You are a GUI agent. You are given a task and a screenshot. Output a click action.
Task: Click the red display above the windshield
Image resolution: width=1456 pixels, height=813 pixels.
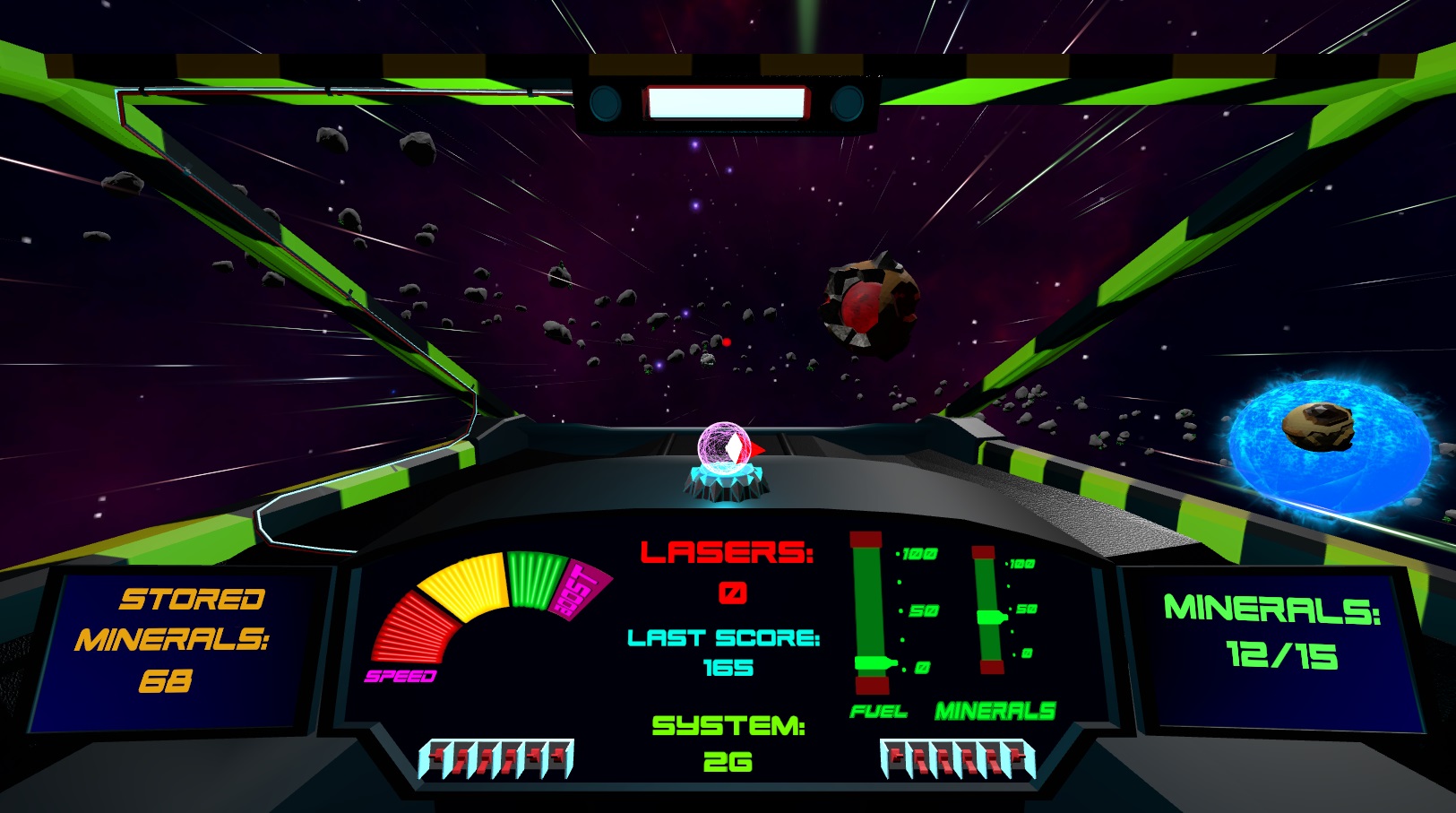(726, 103)
